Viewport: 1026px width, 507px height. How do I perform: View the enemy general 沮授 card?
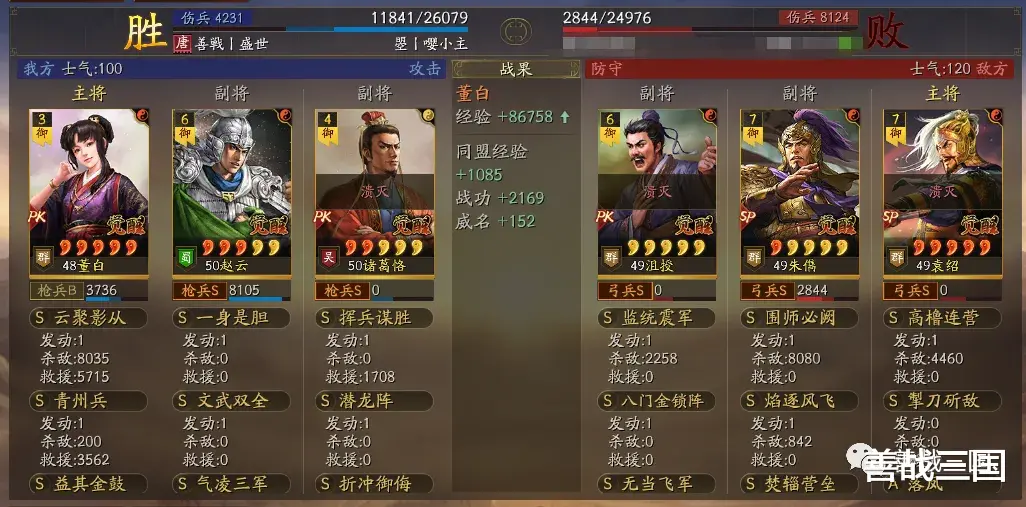point(657,183)
